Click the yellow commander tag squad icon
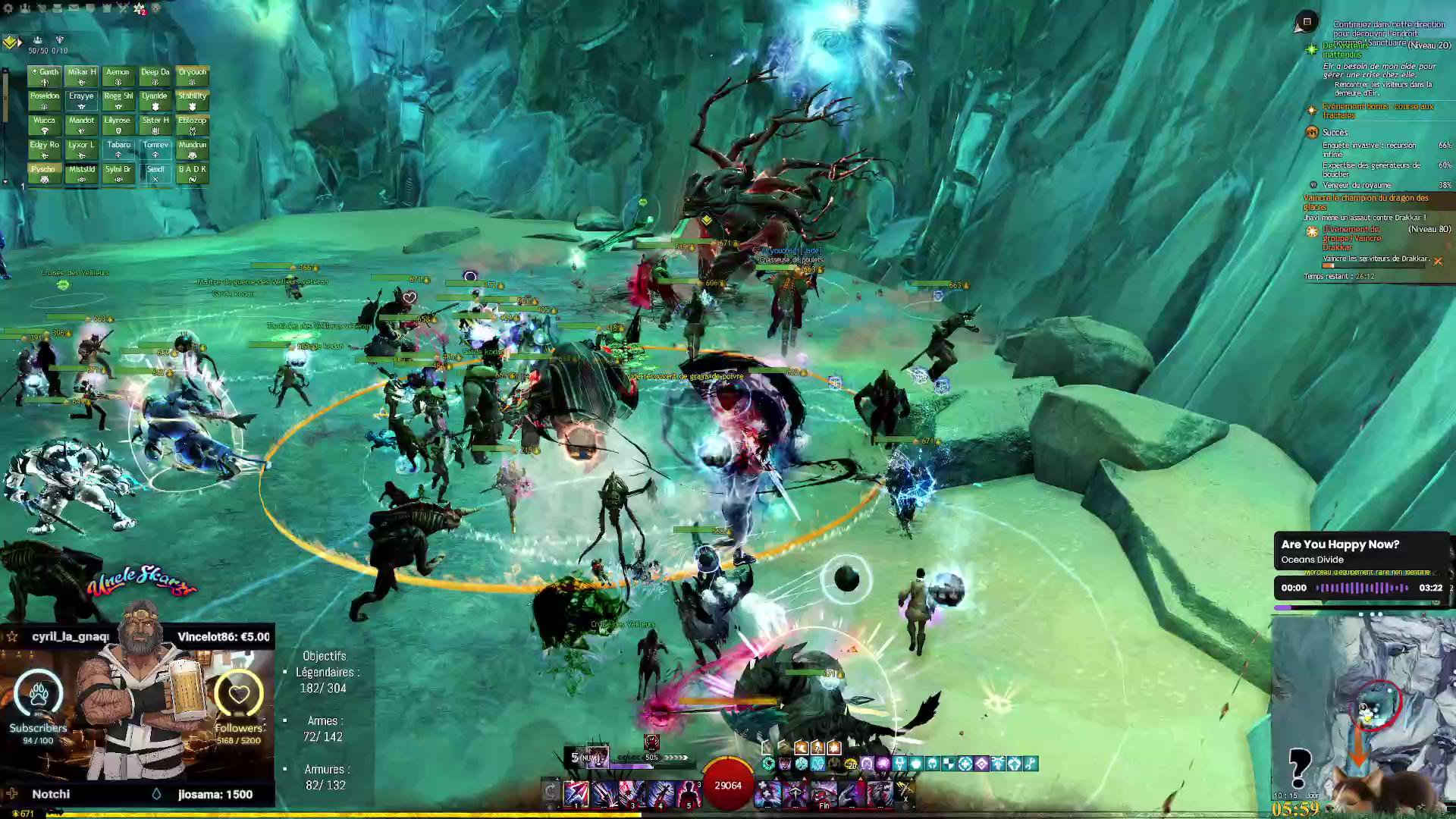This screenshot has height=819, width=1456. click(11, 42)
